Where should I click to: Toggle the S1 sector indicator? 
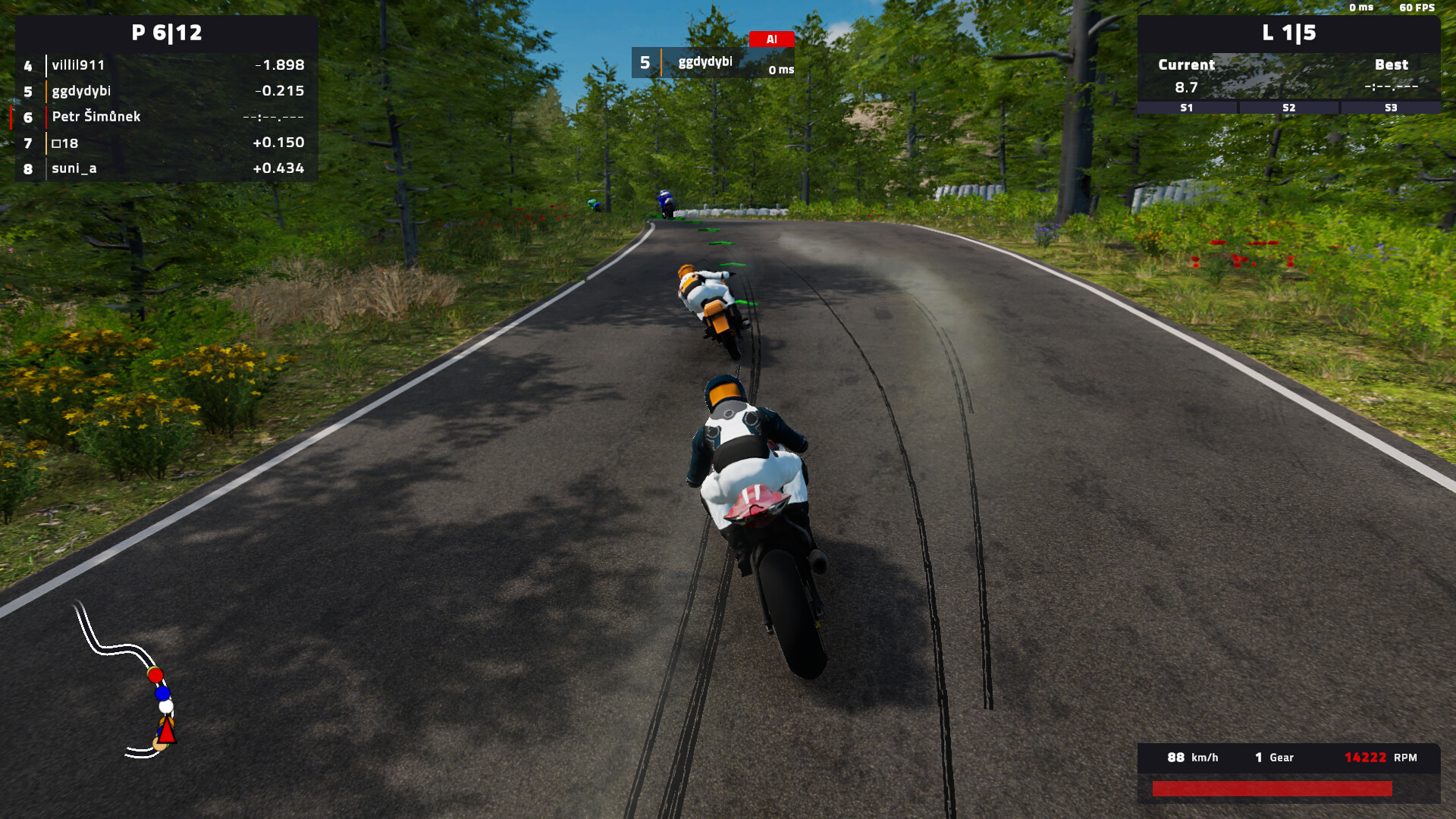coord(1185,108)
